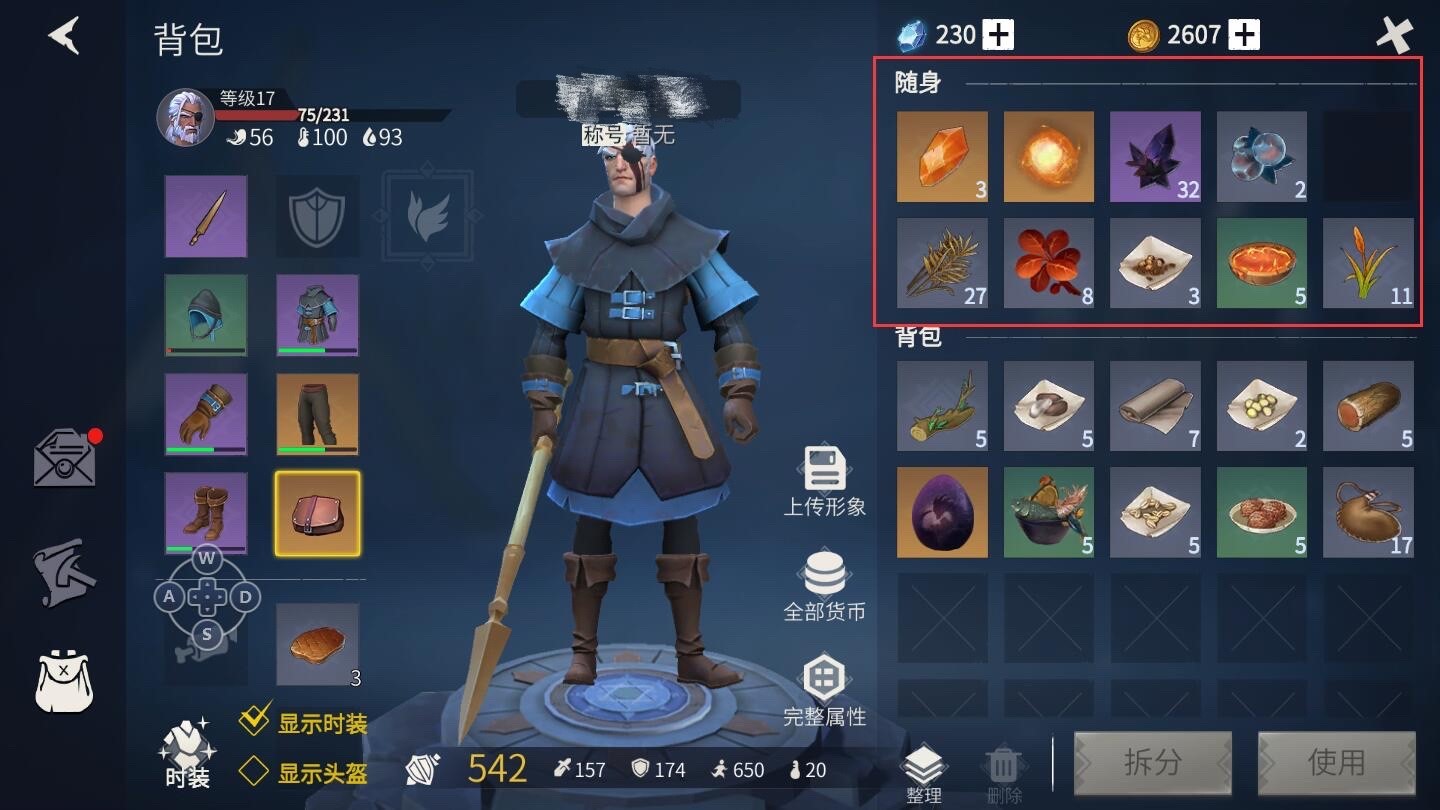The width and height of the screenshot is (1440, 810).
Task: Sort inventory with the 整理 button
Action: tap(923, 774)
